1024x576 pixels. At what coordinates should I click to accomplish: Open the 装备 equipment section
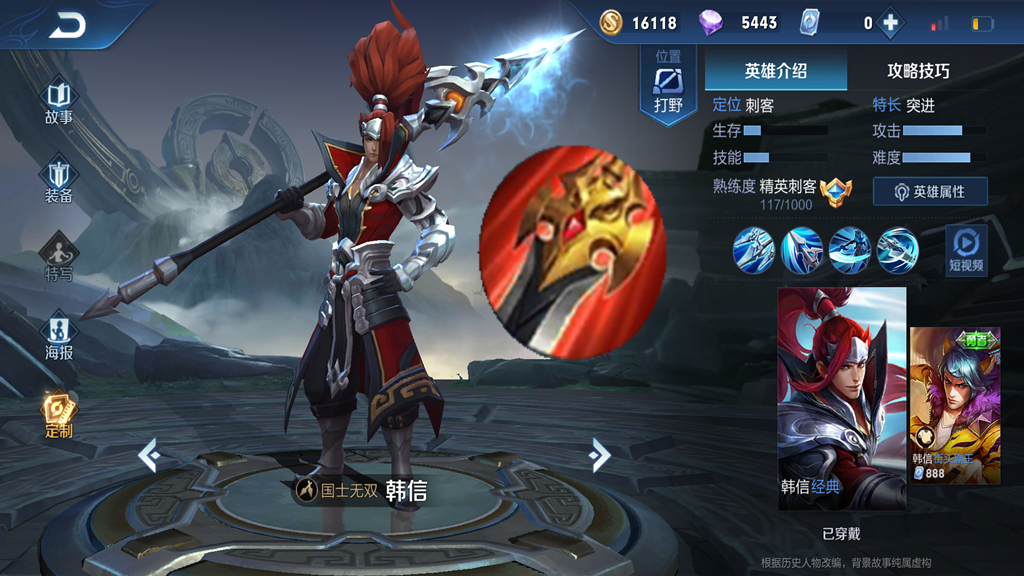point(59,181)
